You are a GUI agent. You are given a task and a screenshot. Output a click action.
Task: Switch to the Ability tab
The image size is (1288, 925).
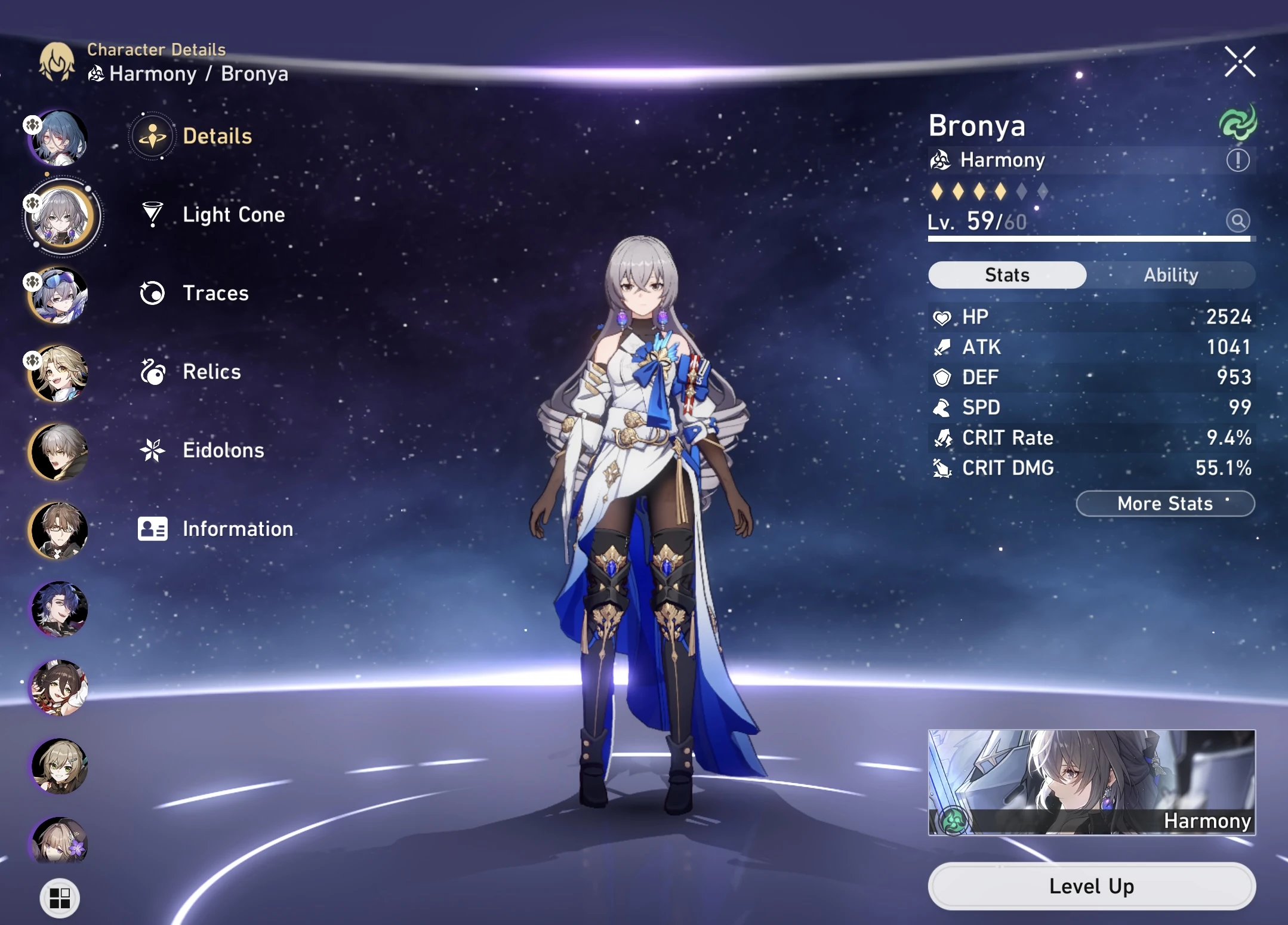1172,275
